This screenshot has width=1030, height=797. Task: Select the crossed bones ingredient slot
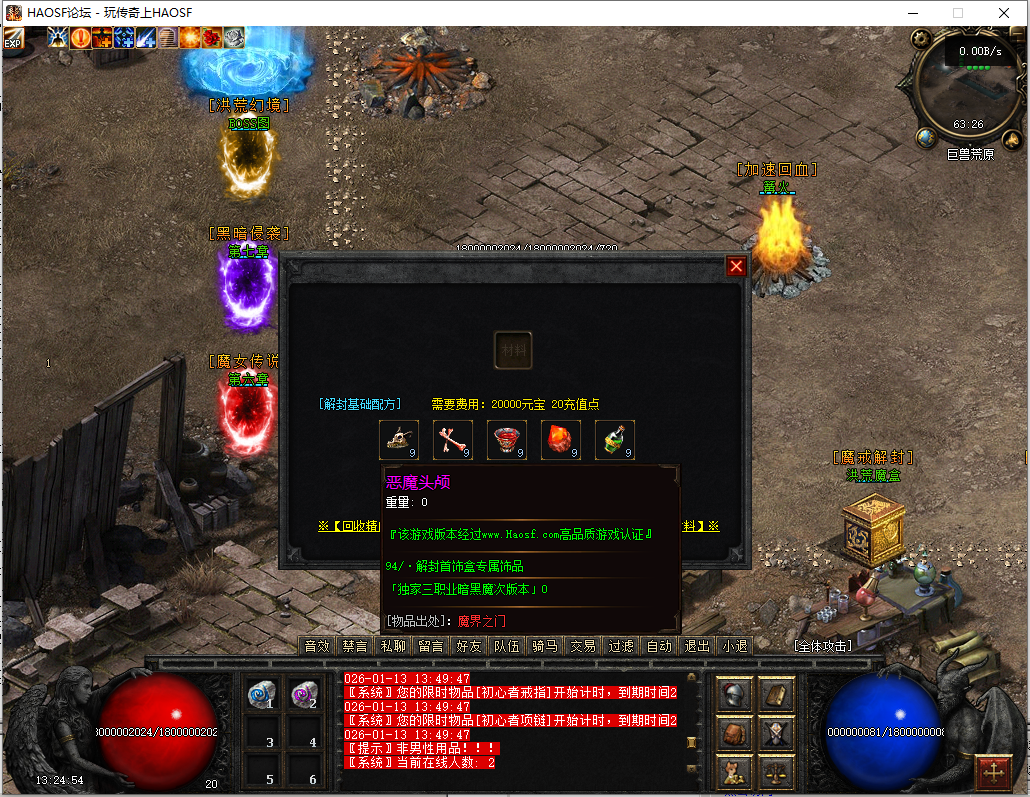pos(452,440)
